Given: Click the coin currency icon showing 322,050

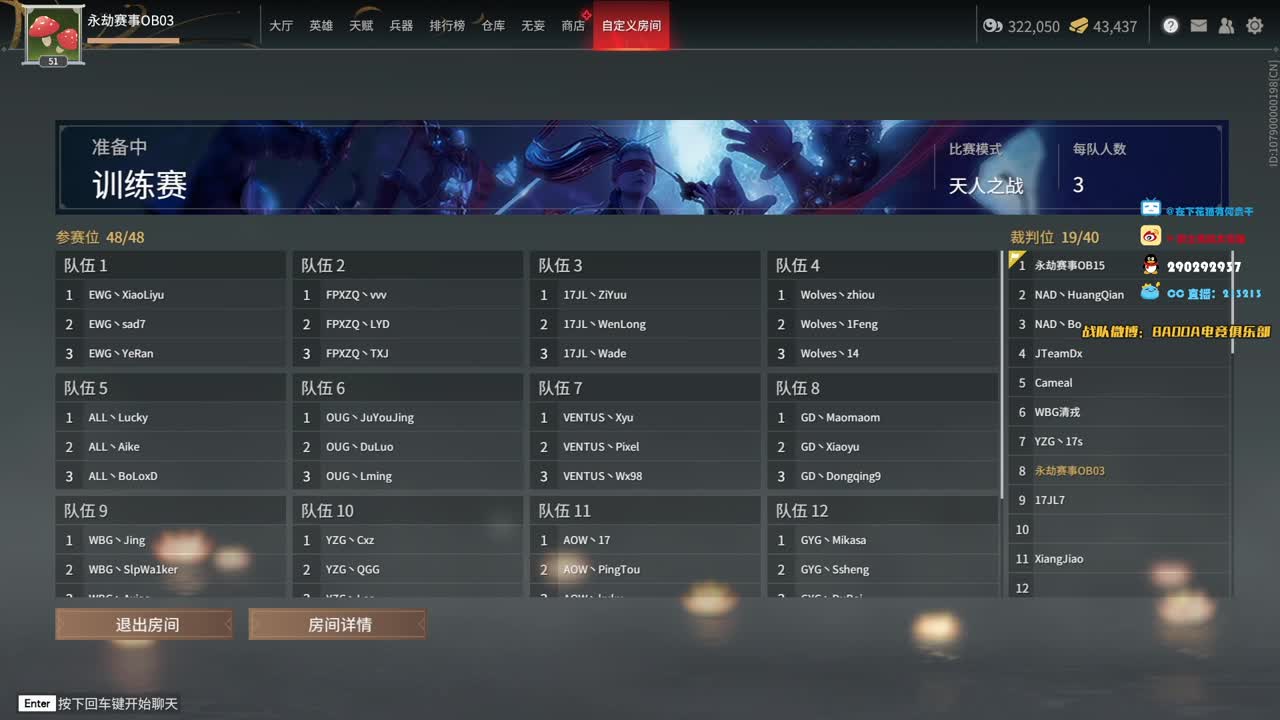Looking at the screenshot, I should (993, 26).
